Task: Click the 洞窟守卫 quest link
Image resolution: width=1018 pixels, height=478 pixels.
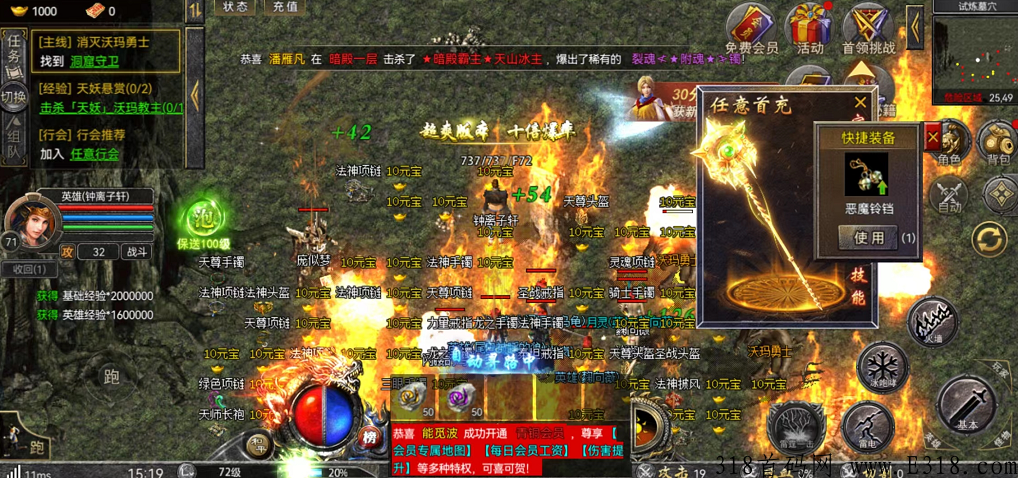Action: pos(93,62)
